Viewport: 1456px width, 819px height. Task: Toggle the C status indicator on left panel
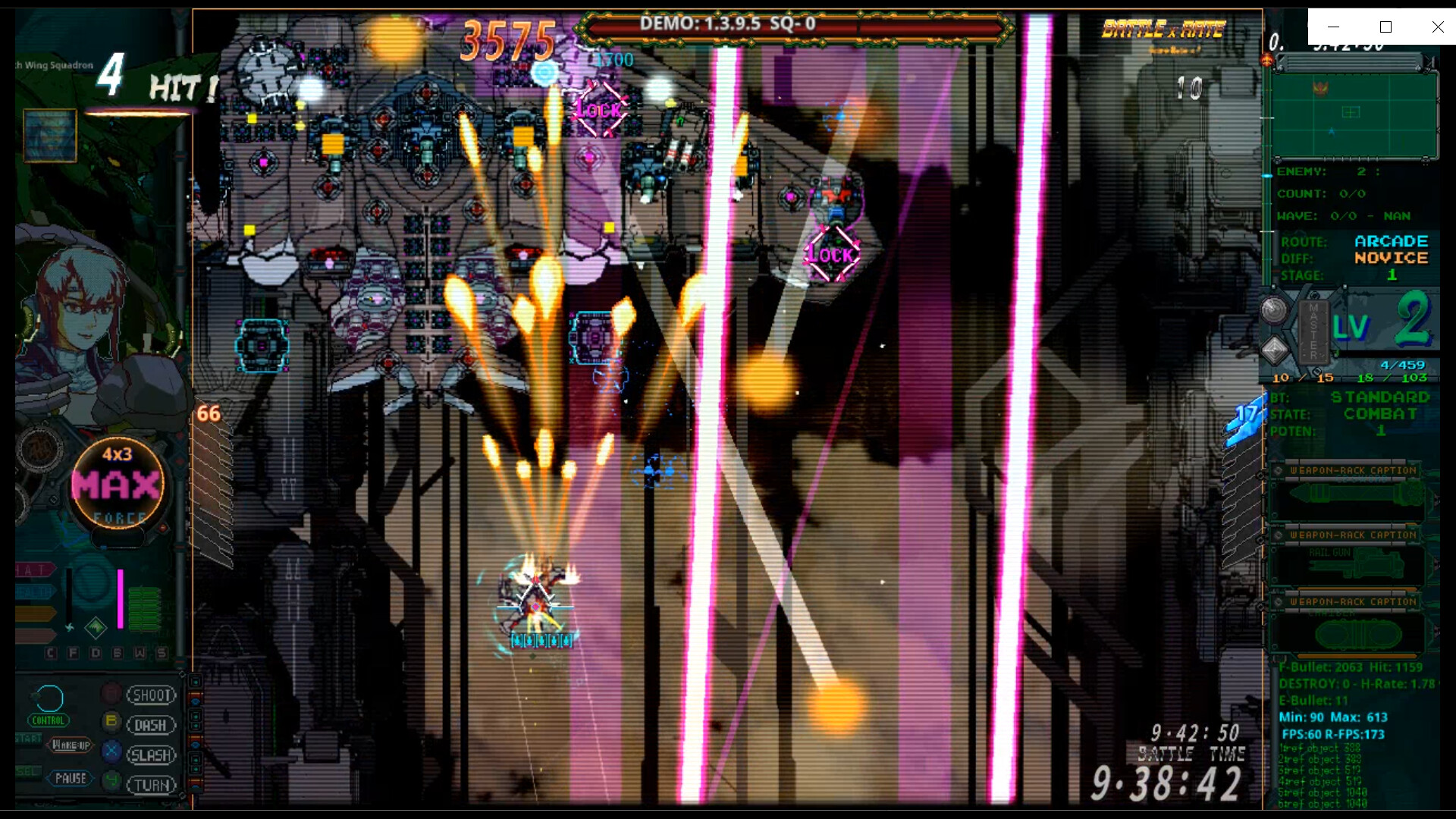click(x=49, y=652)
